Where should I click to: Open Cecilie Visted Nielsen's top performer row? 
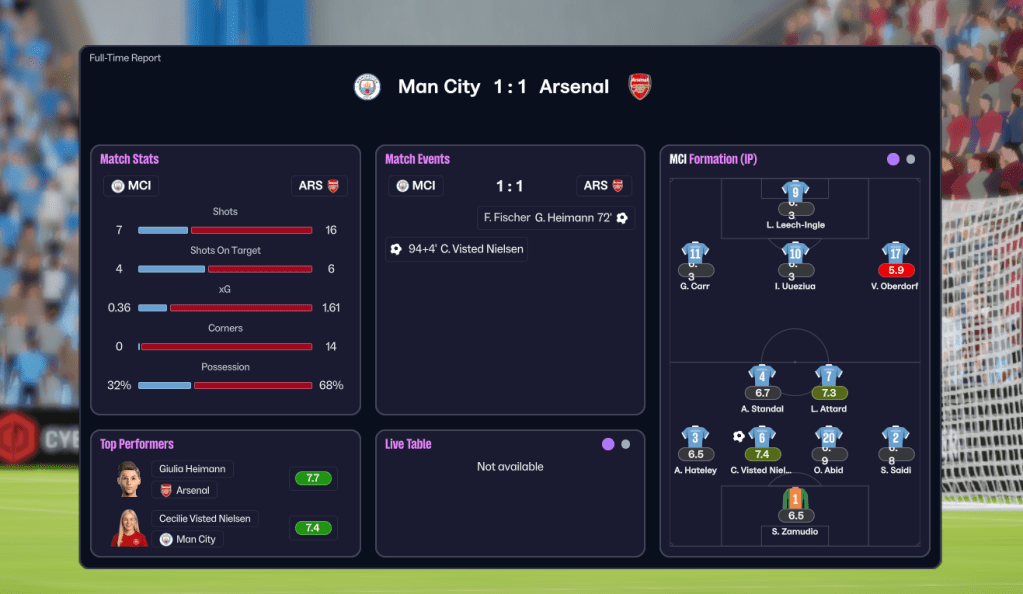[207, 519]
